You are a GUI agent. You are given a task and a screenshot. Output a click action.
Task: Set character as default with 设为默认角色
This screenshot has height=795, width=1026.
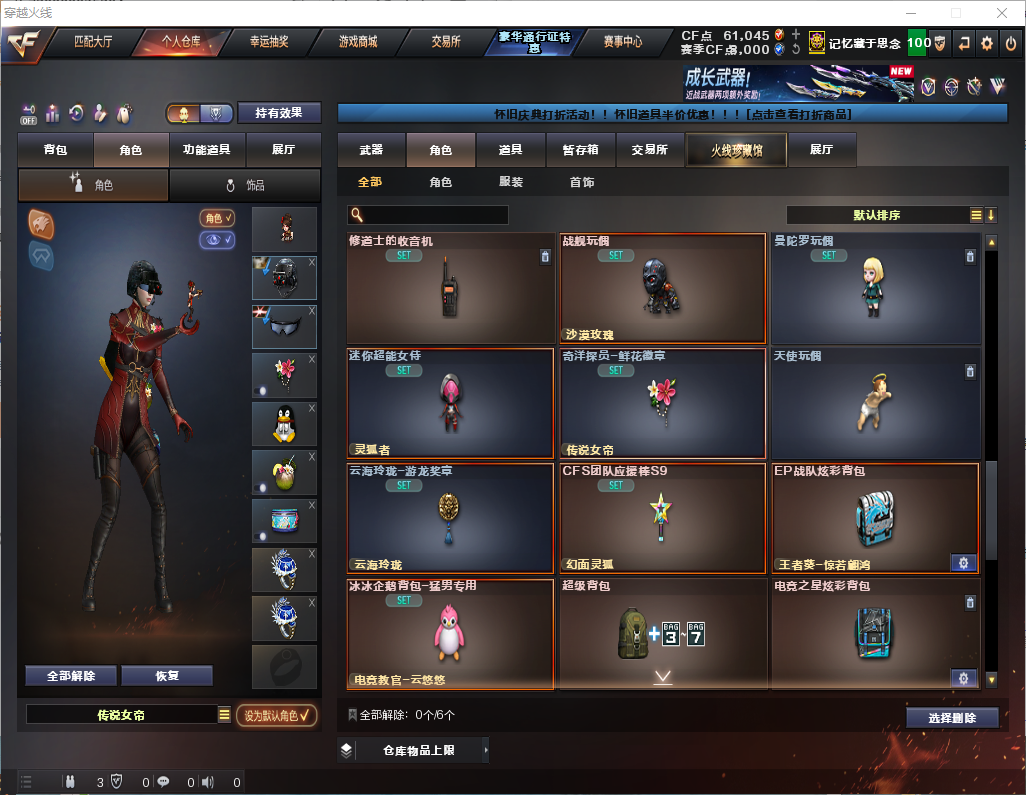point(277,715)
